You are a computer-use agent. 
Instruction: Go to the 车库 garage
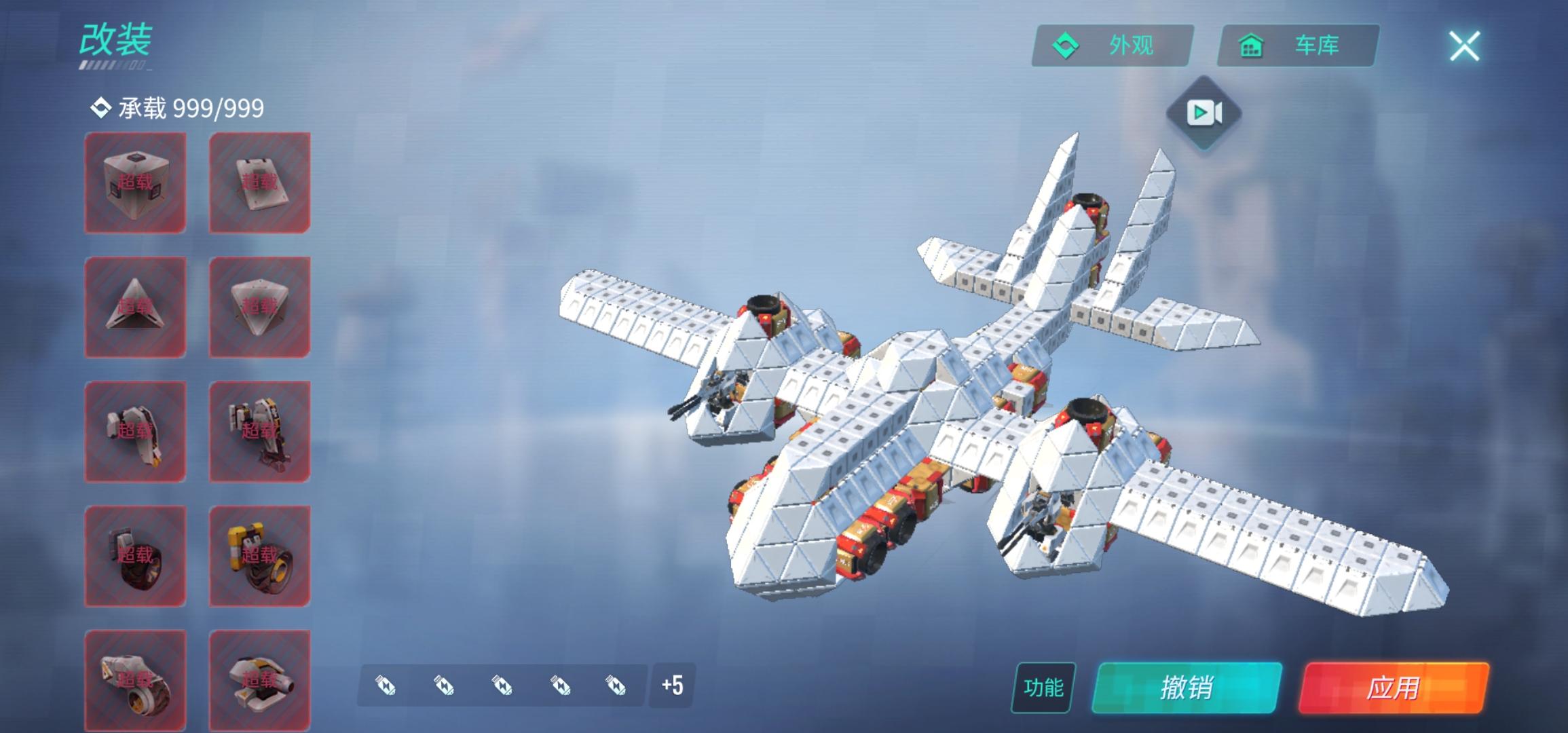[1298, 46]
